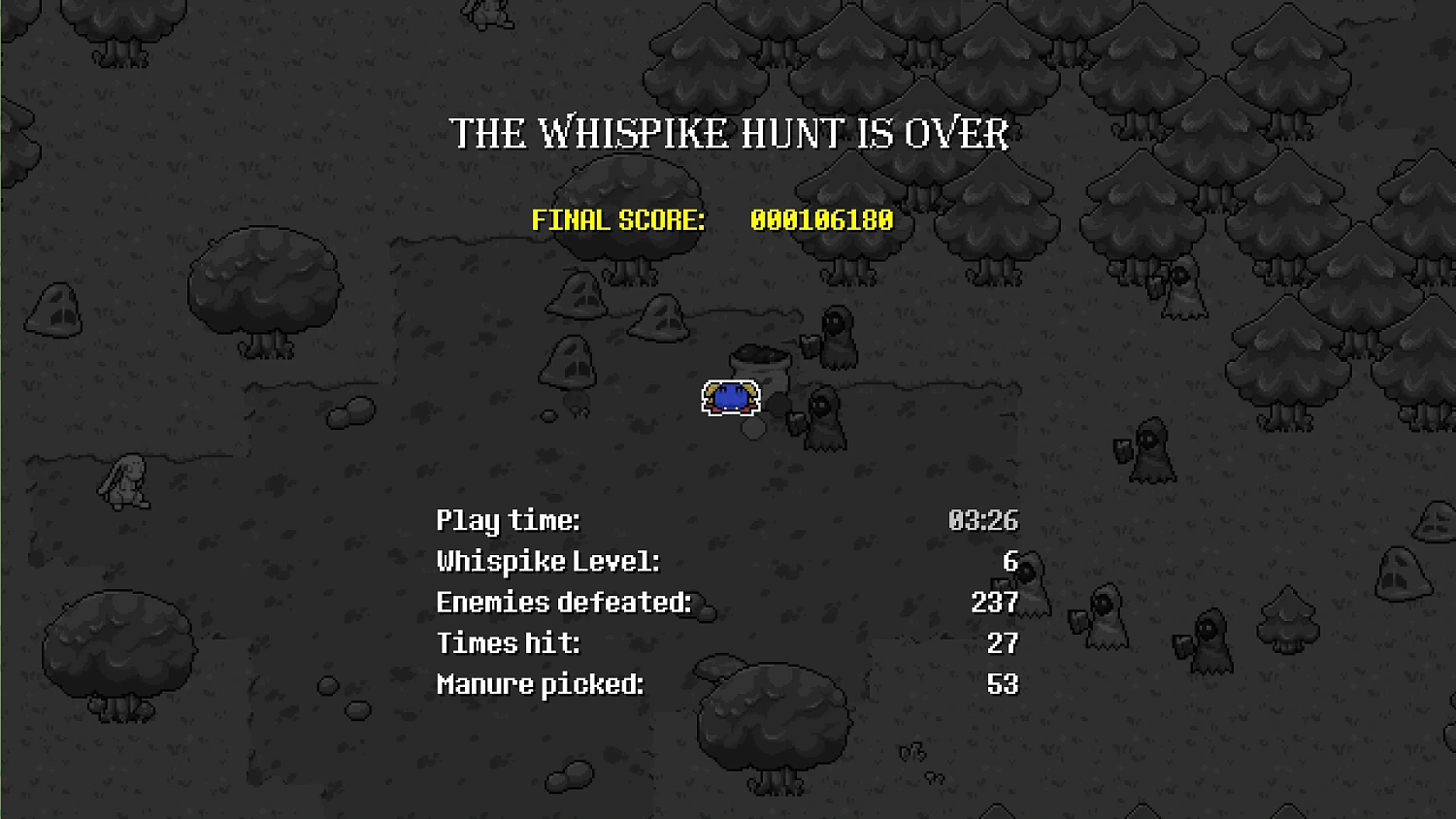
Task: Click the Times hit value 27
Action: pyautogui.click(x=1005, y=643)
